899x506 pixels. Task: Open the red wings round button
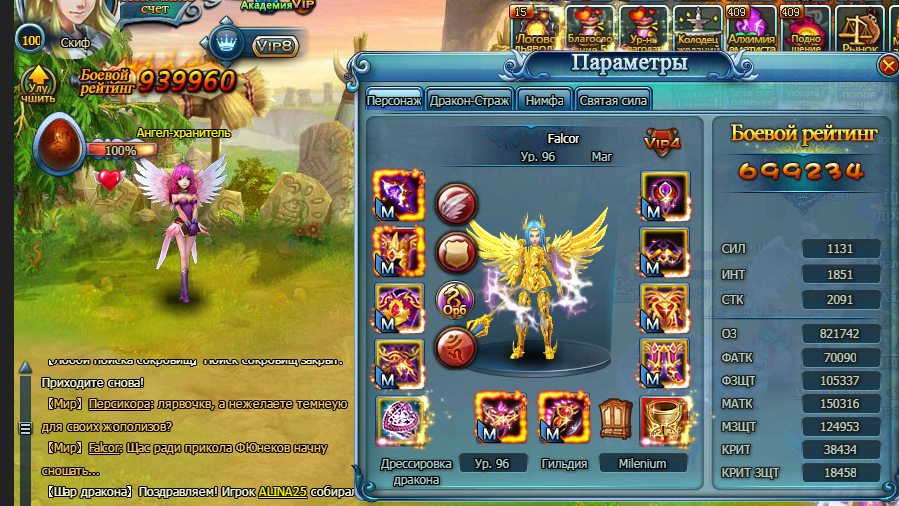click(456, 205)
